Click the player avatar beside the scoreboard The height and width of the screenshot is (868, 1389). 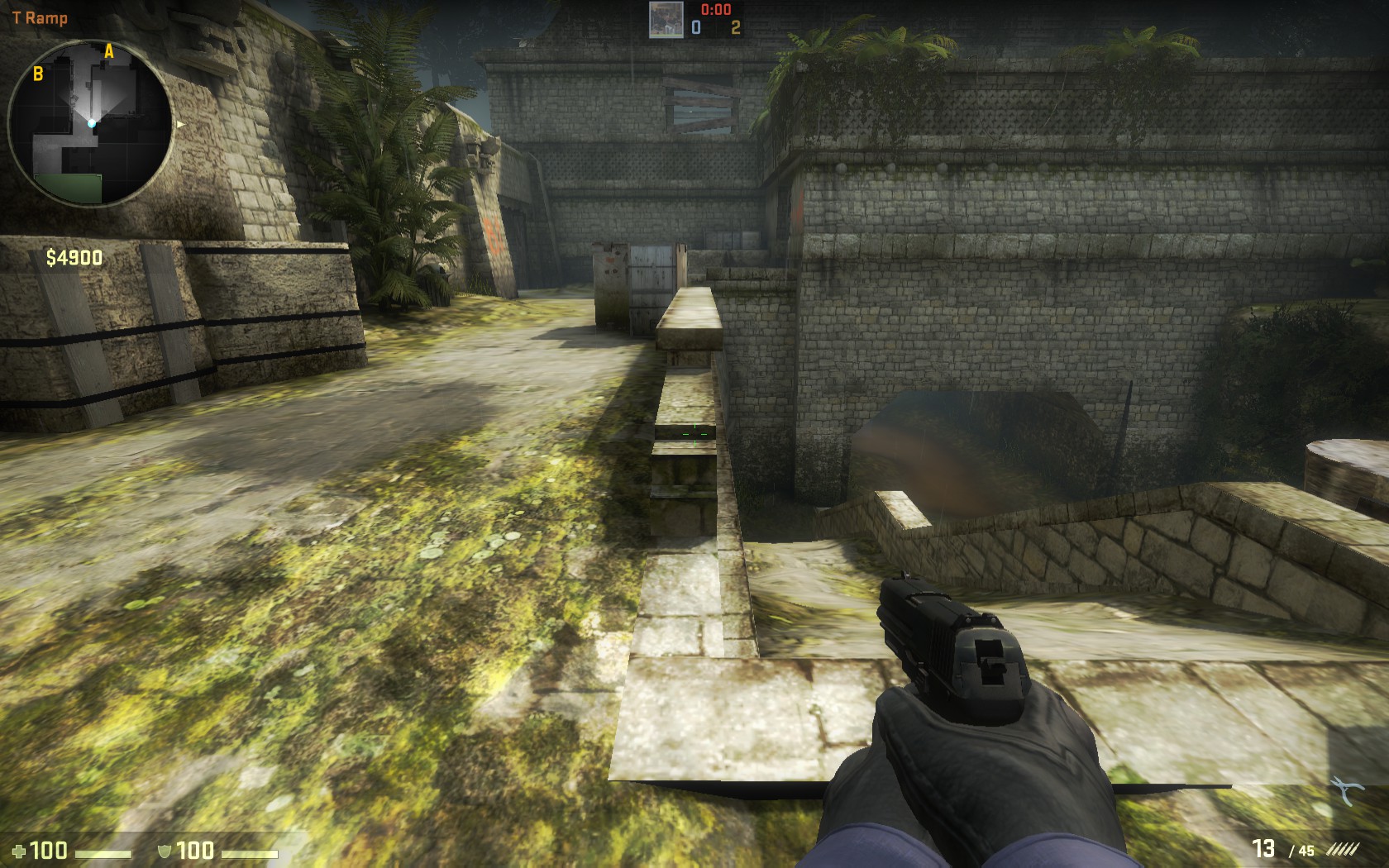click(665, 19)
